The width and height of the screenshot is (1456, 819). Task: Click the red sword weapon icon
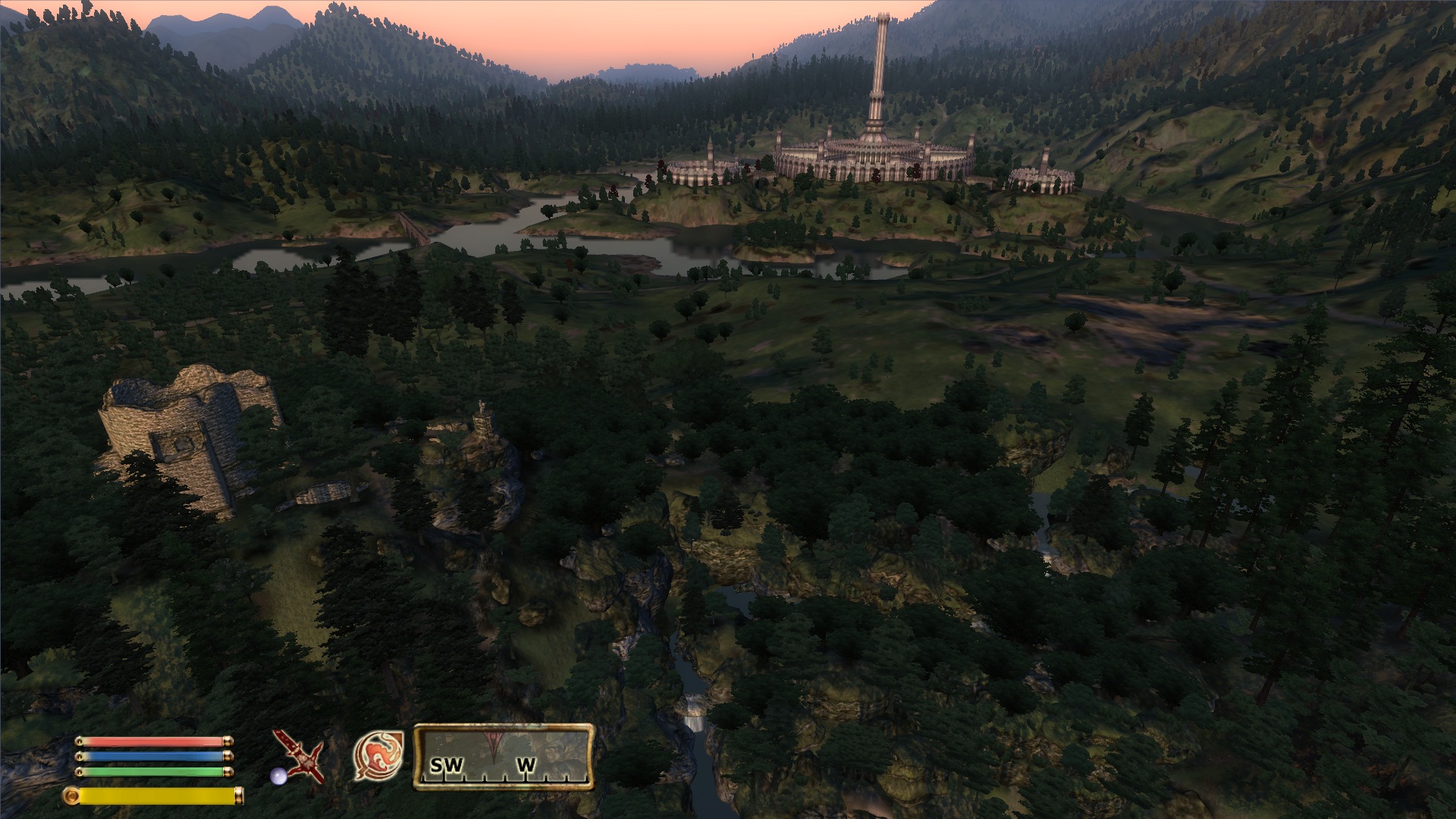pos(298,755)
